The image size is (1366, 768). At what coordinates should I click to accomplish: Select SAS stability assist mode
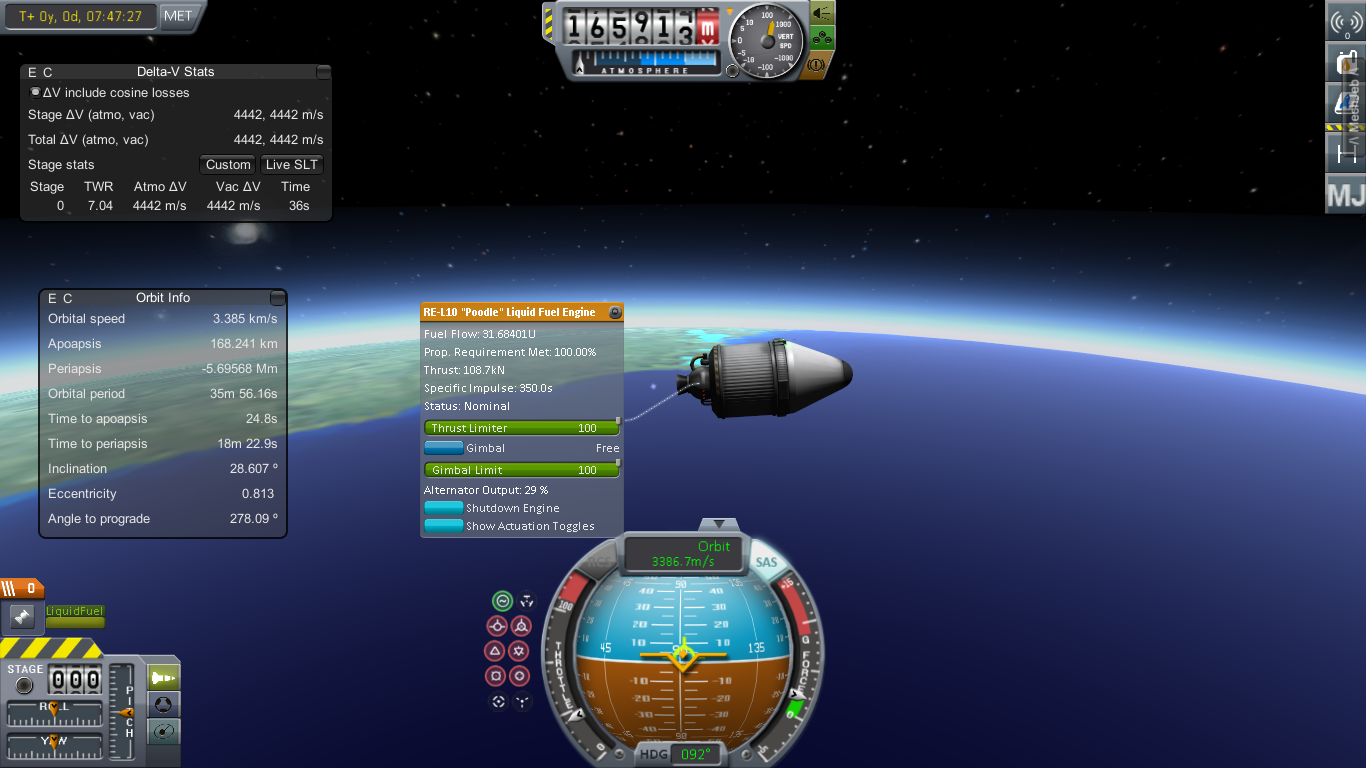coord(502,601)
